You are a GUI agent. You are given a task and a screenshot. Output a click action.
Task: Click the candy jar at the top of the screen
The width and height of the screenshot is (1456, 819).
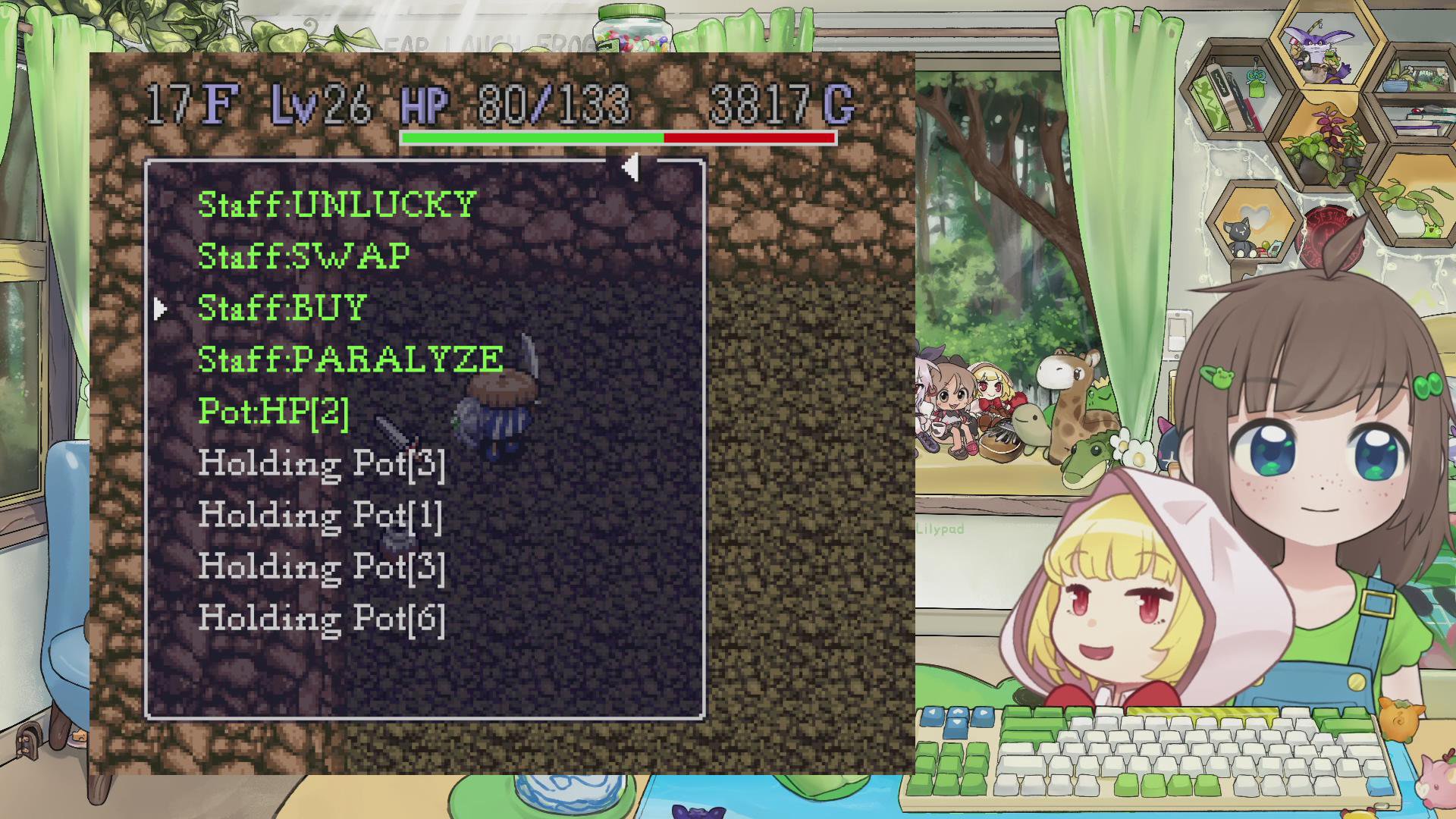(633, 30)
